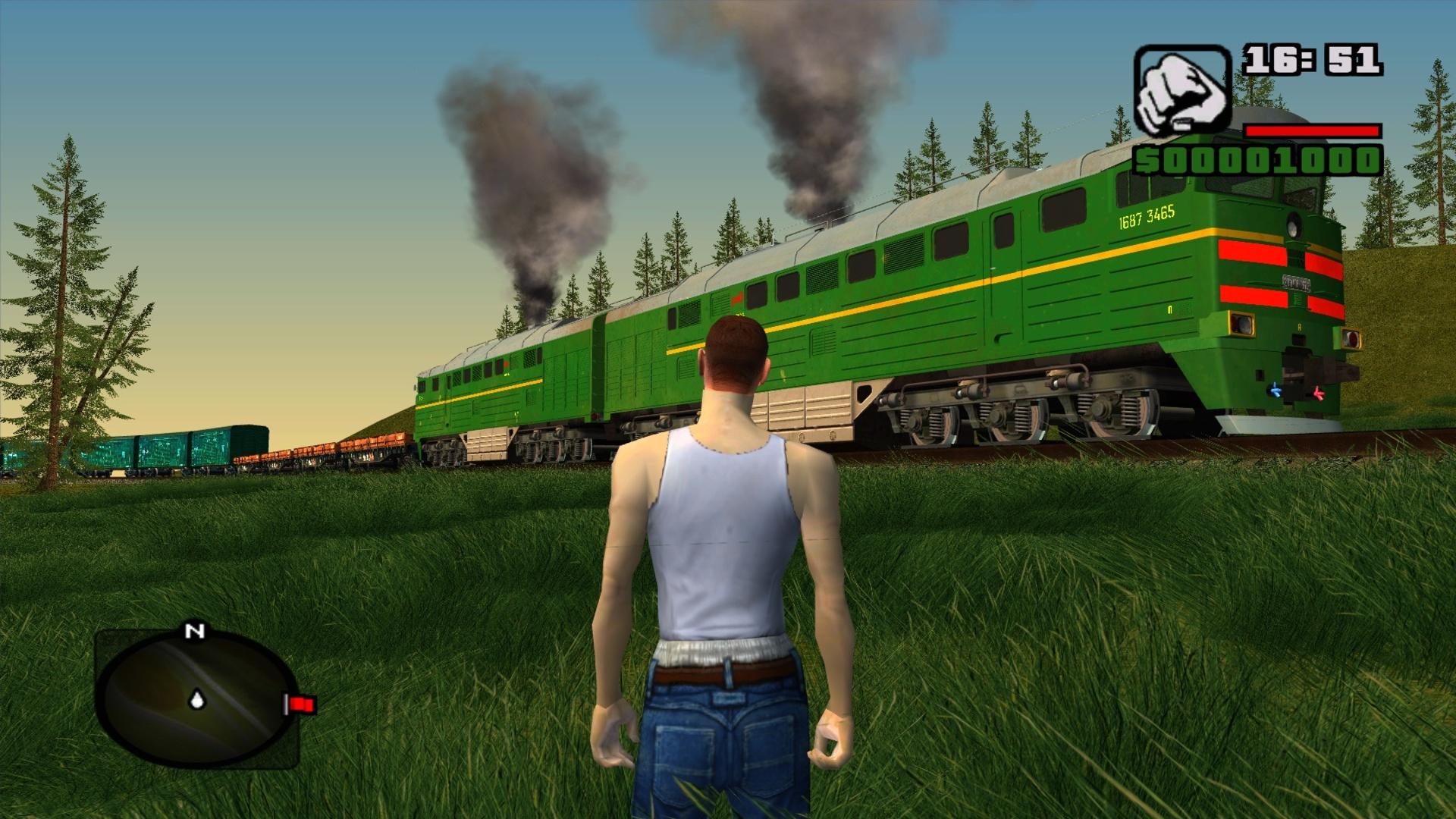Click the front coupler buffers of the locomotive
This screenshot has height=819, width=1456.
coord(1302,368)
